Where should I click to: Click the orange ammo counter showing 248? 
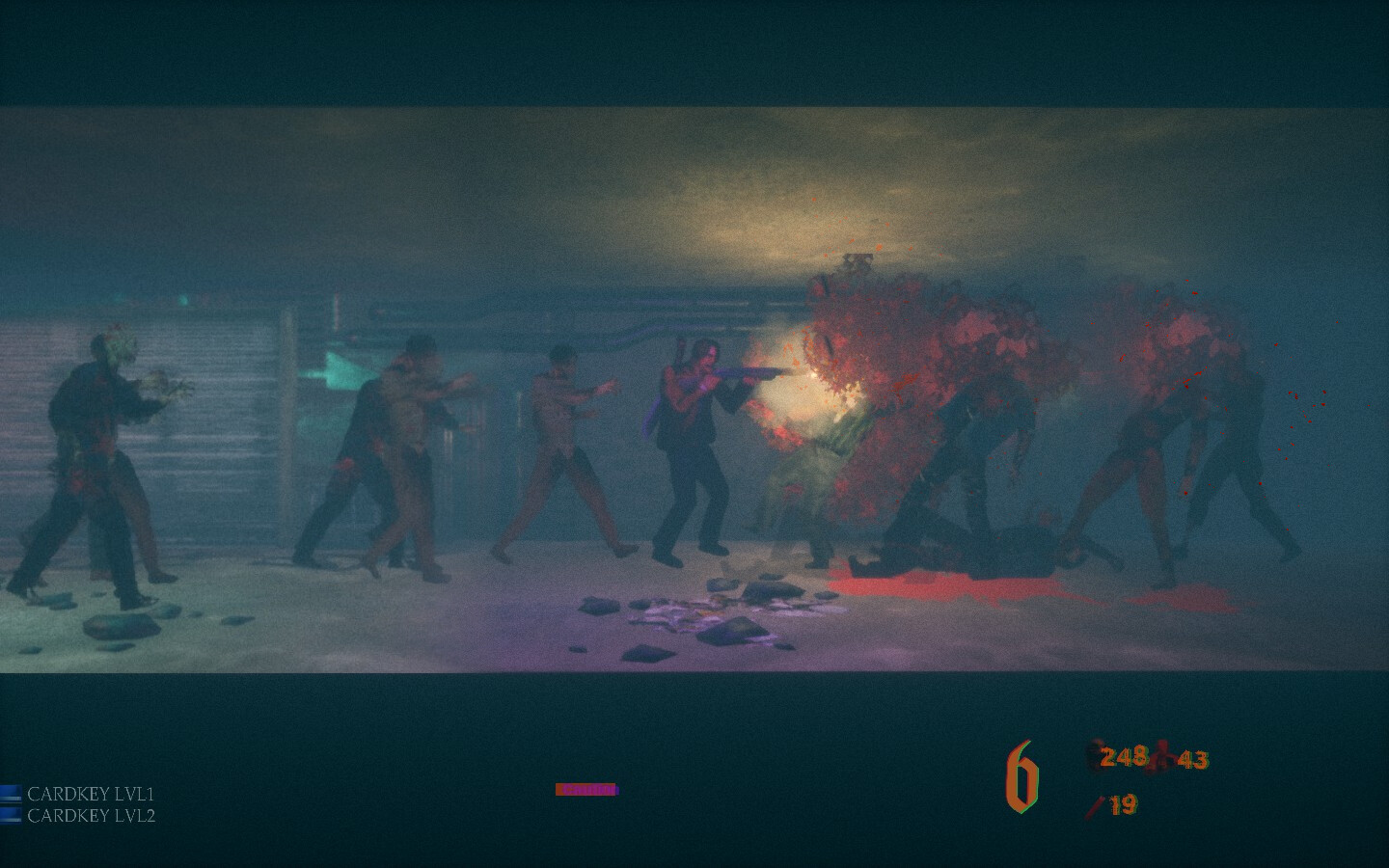pyautogui.click(x=1123, y=758)
